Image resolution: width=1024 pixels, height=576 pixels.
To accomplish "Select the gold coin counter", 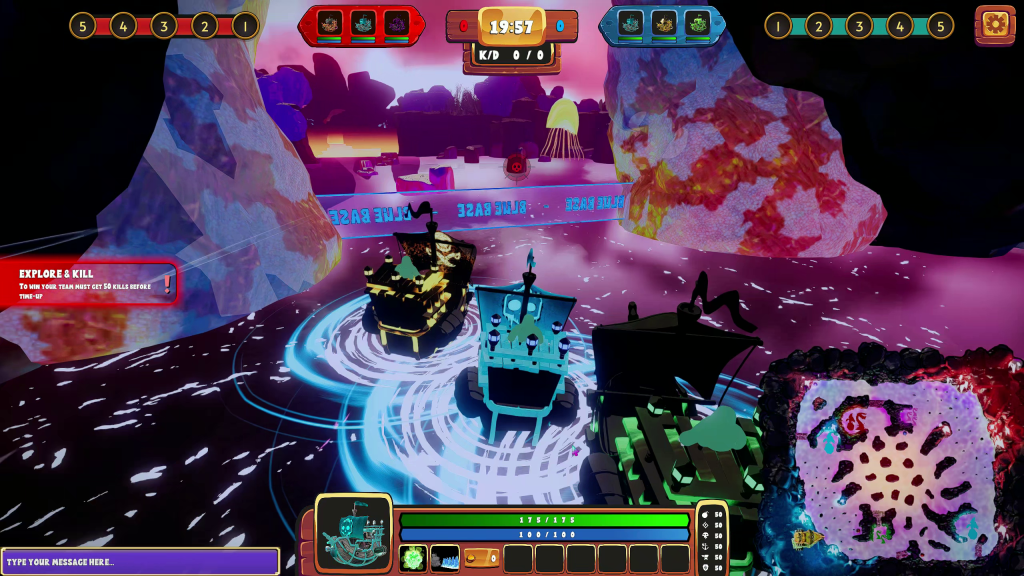I will (x=481, y=558).
